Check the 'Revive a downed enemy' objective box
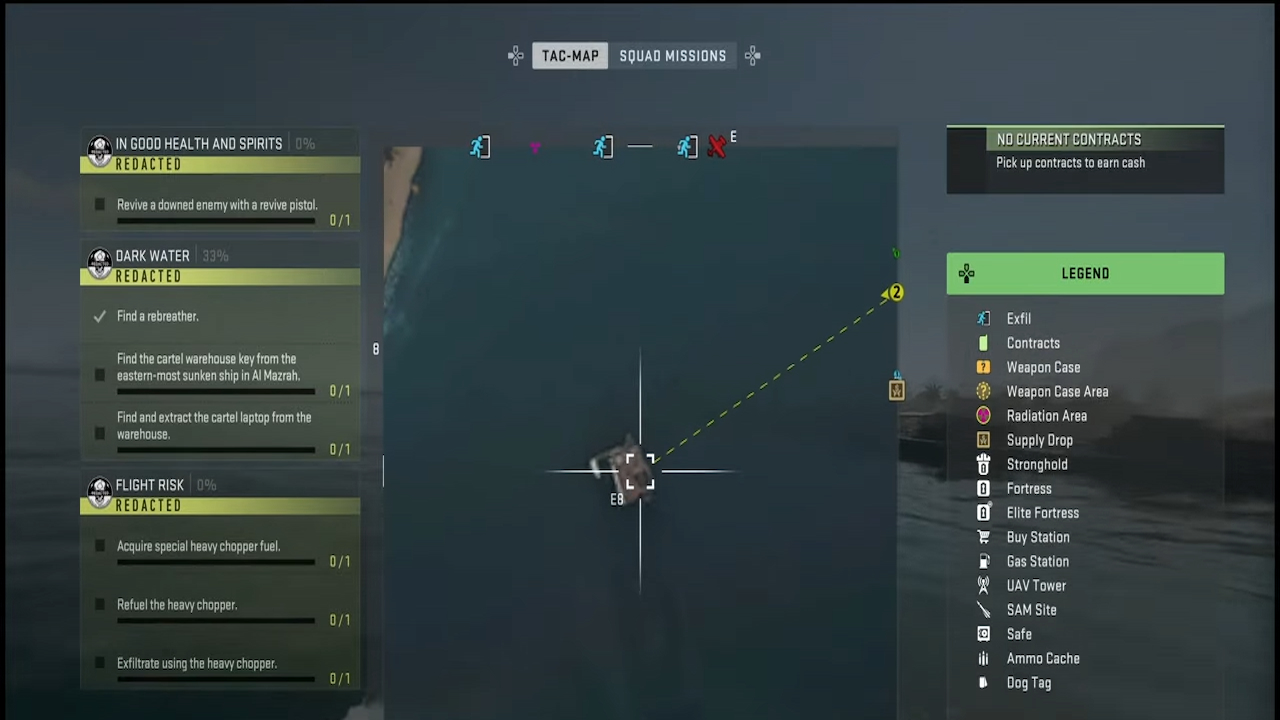 pos(99,204)
